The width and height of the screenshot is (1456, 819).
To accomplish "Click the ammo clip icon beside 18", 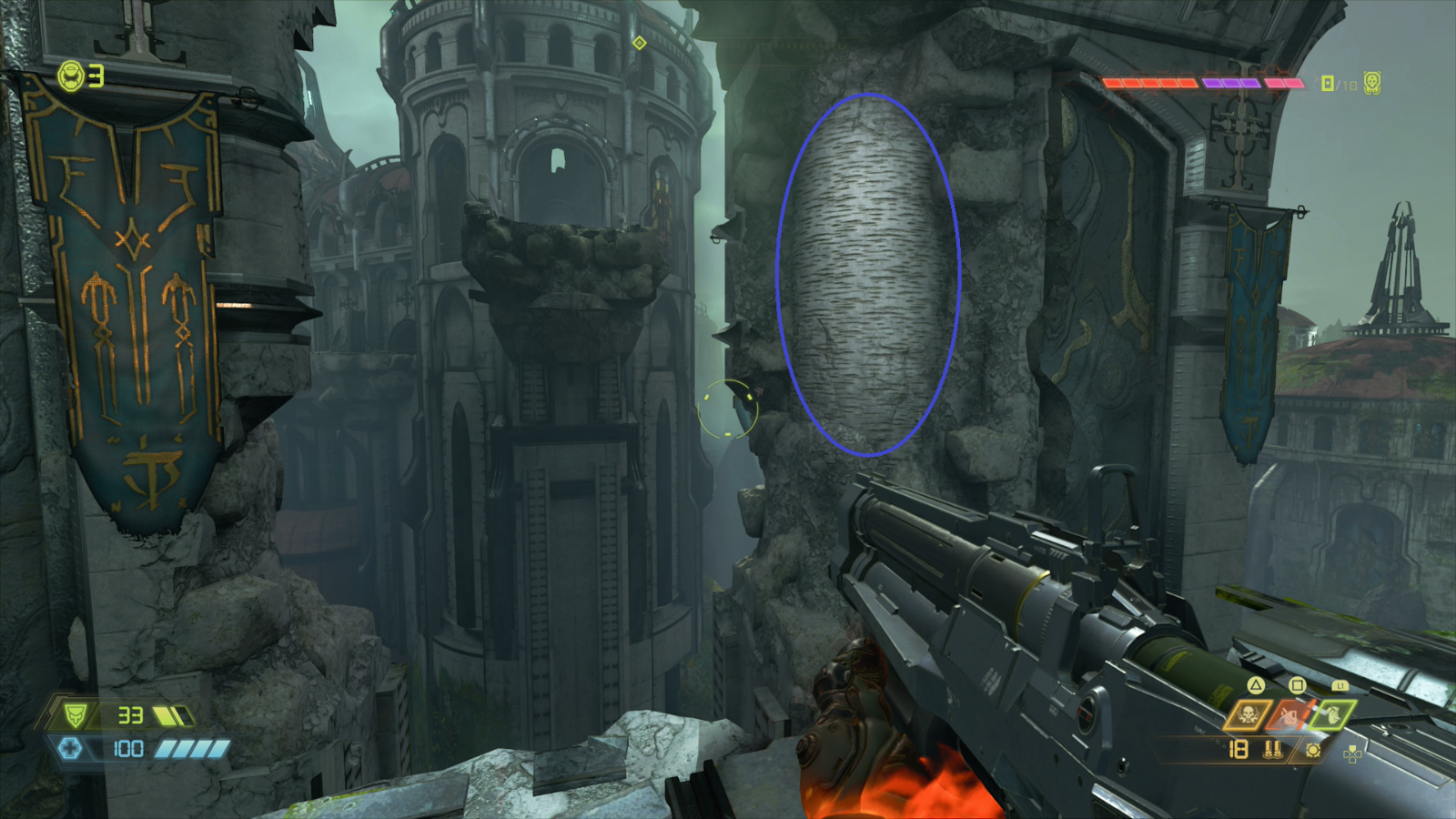I will 1272,749.
